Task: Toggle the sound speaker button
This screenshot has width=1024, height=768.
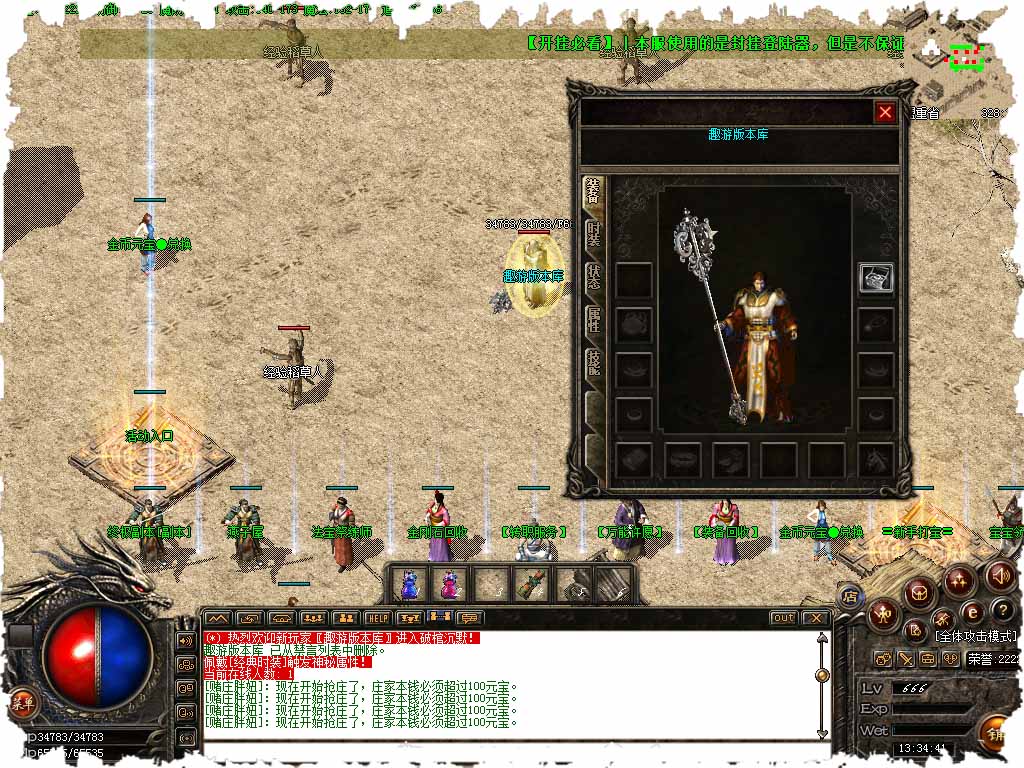Action: (x=1000, y=575)
